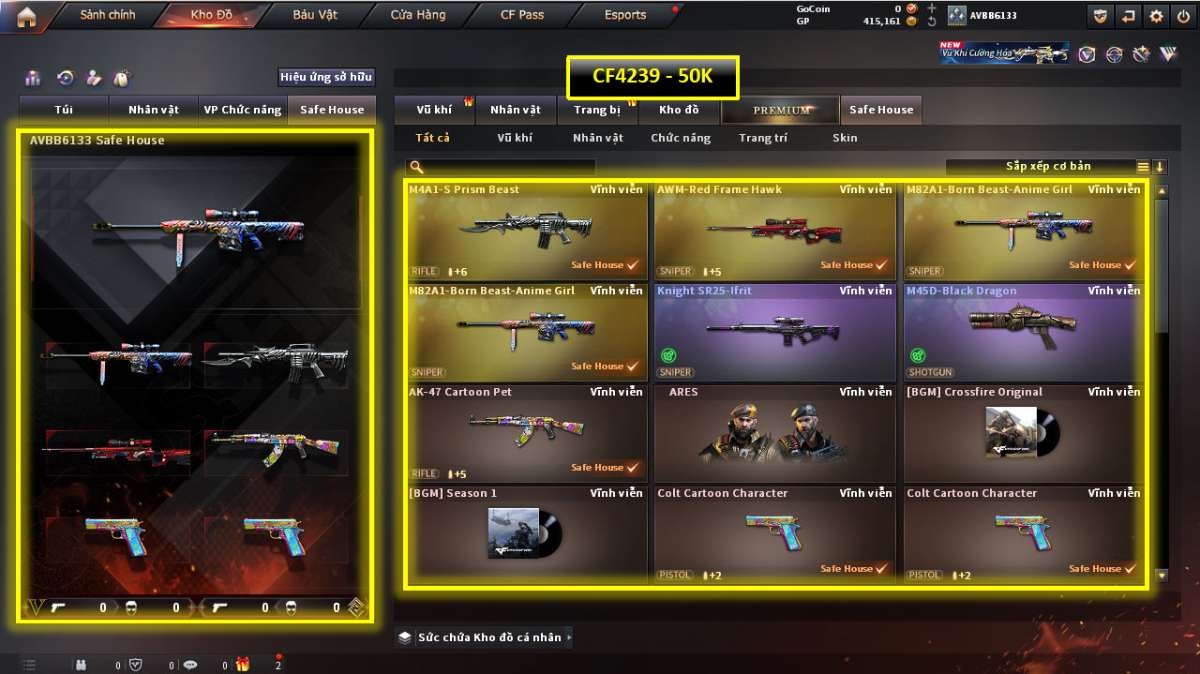Filter items by Trang trí category
The height and width of the screenshot is (674, 1200).
click(762, 138)
